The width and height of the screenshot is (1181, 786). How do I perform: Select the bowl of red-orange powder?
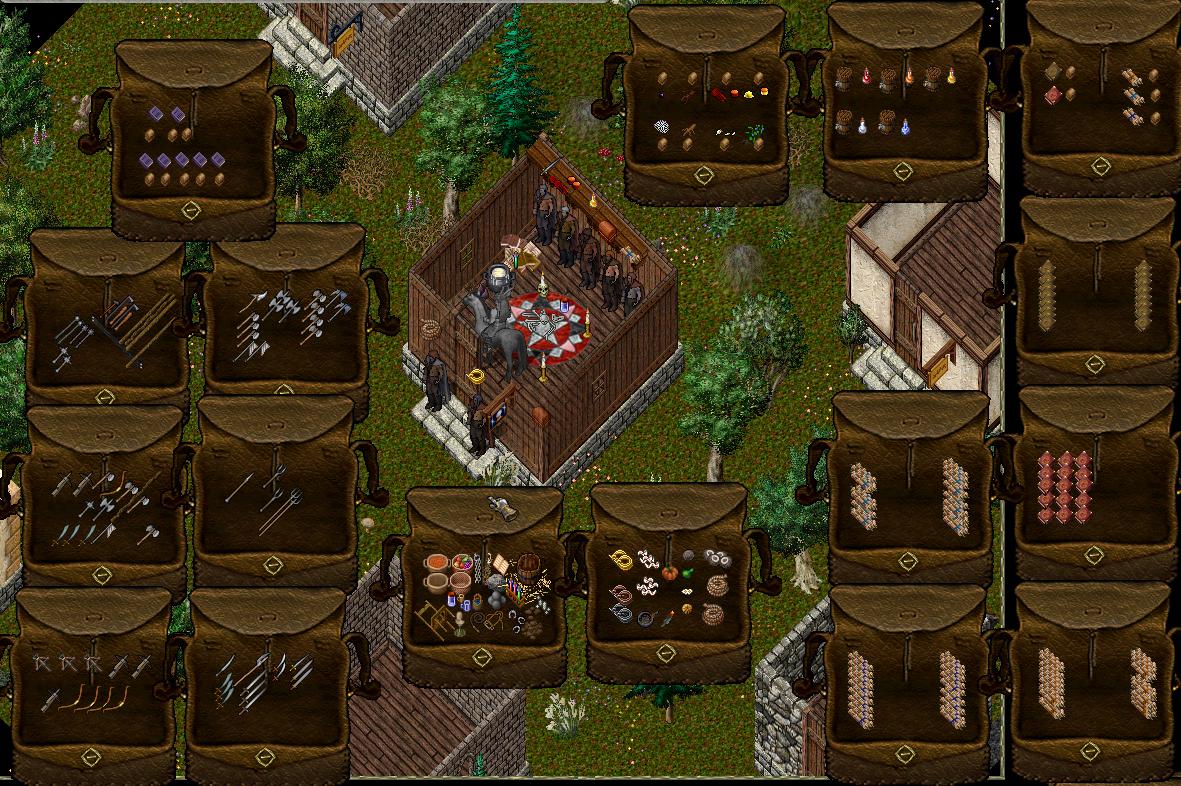point(436,562)
